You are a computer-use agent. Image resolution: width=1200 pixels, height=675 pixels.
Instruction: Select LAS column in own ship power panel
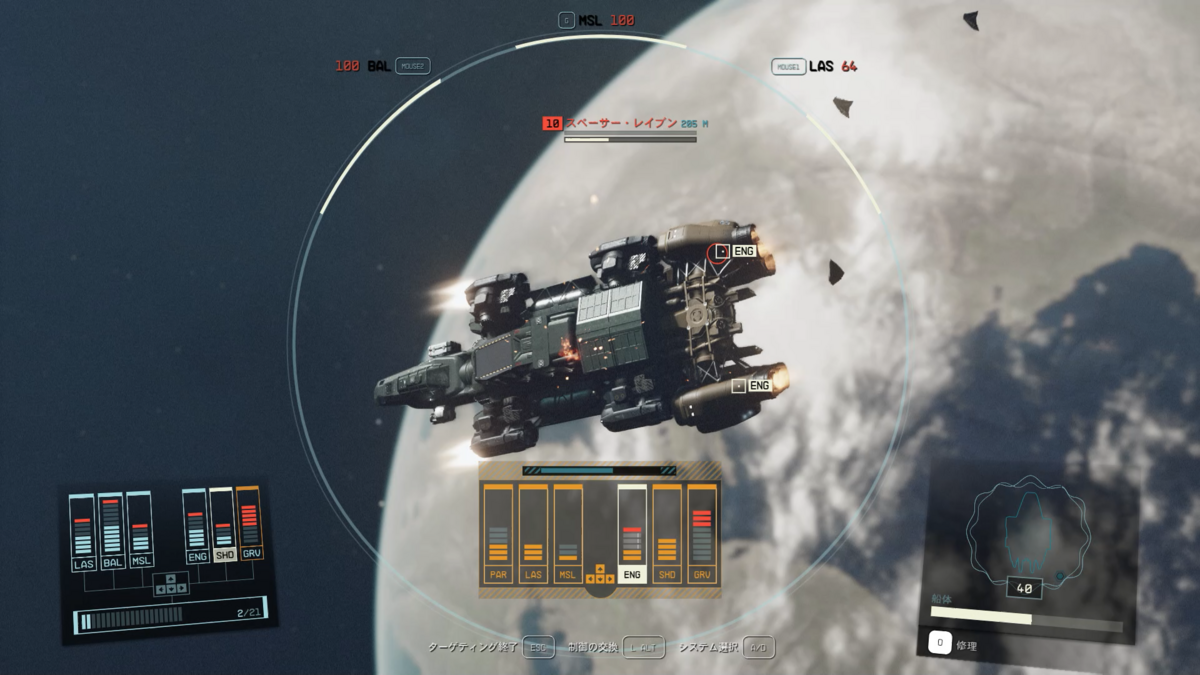point(82,533)
